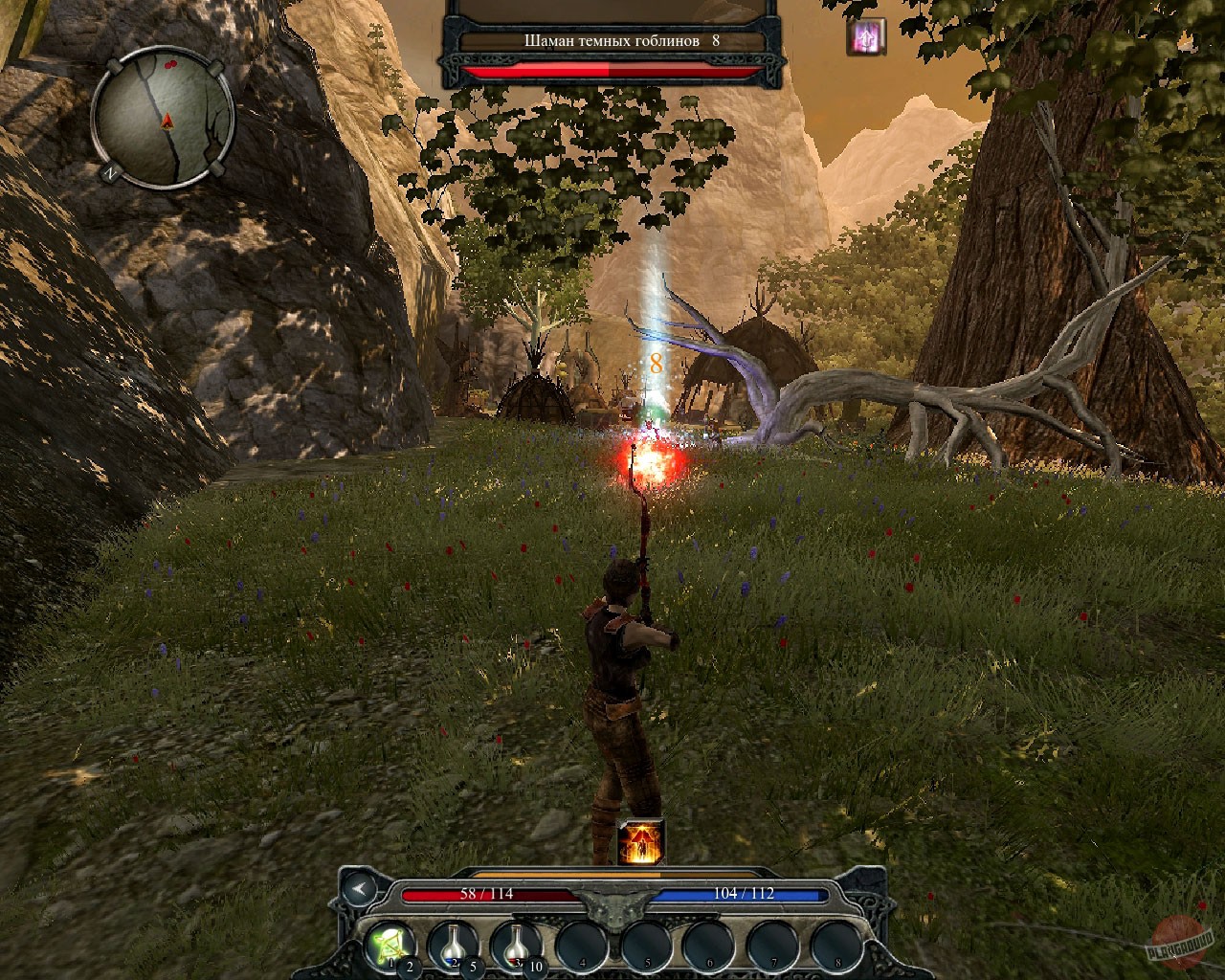Select the fiery arrow buff icon above the bars

pos(639,842)
